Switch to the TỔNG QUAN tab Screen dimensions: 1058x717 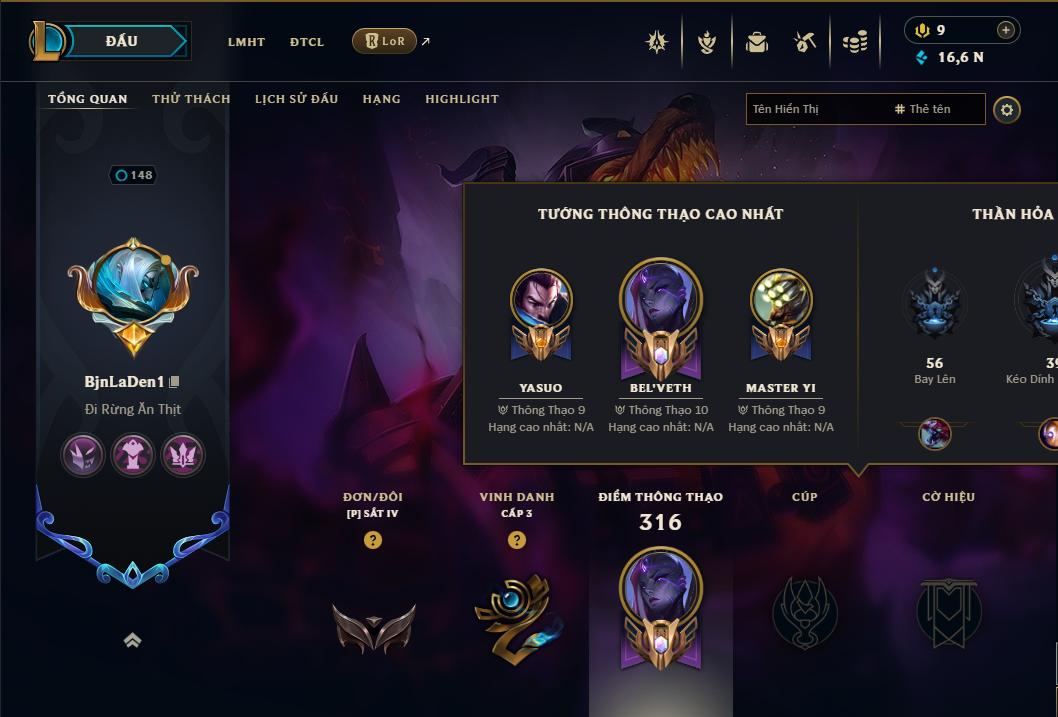[x=88, y=99]
